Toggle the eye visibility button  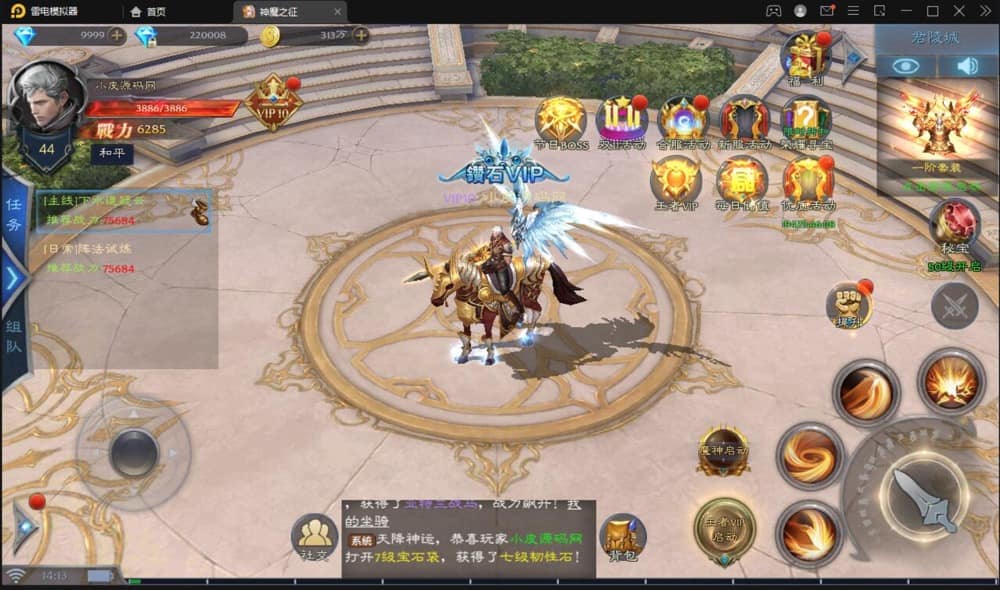[906, 66]
